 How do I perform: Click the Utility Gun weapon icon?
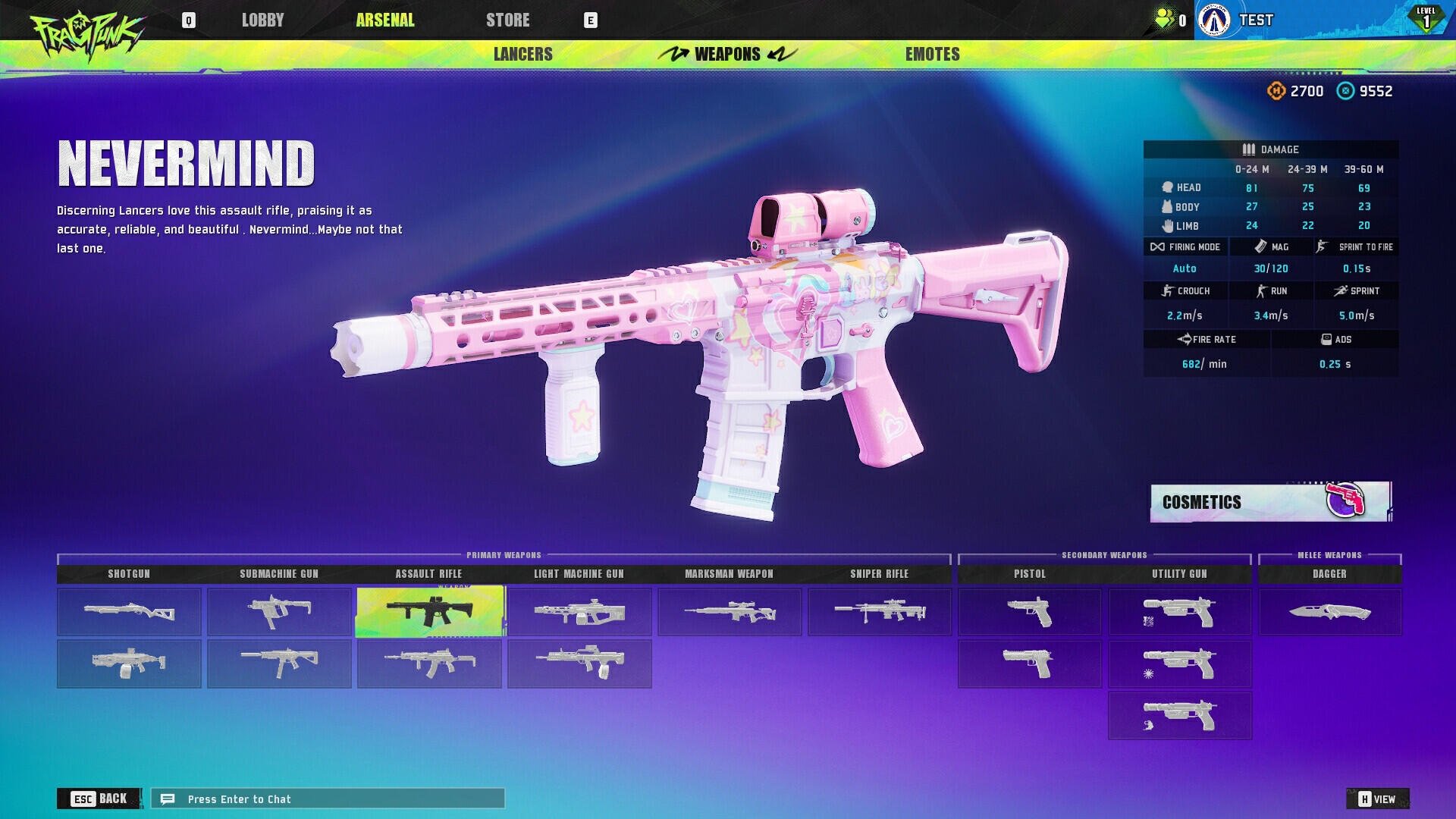pos(1179,611)
